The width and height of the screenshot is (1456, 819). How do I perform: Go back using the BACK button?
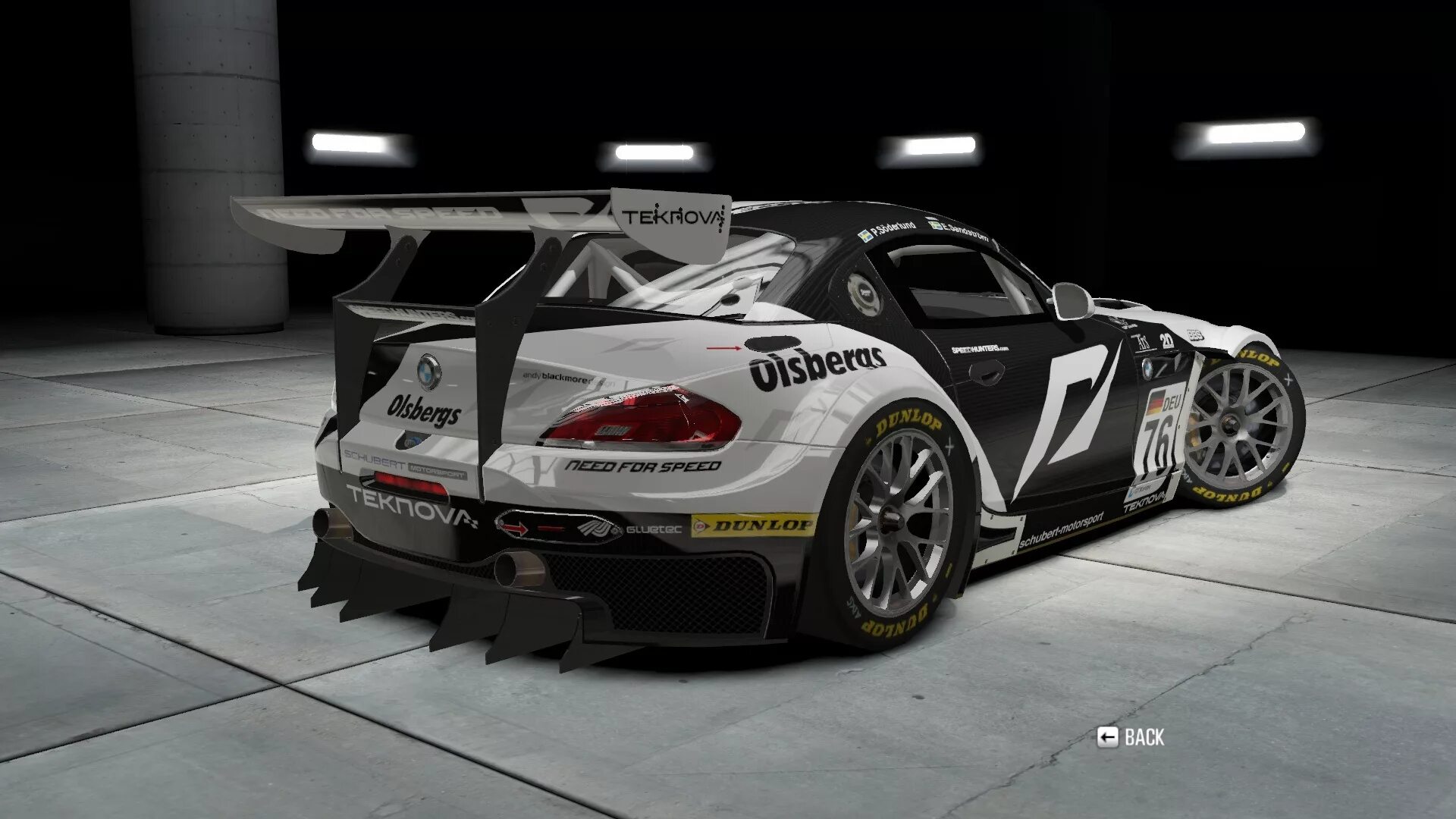tap(1131, 736)
